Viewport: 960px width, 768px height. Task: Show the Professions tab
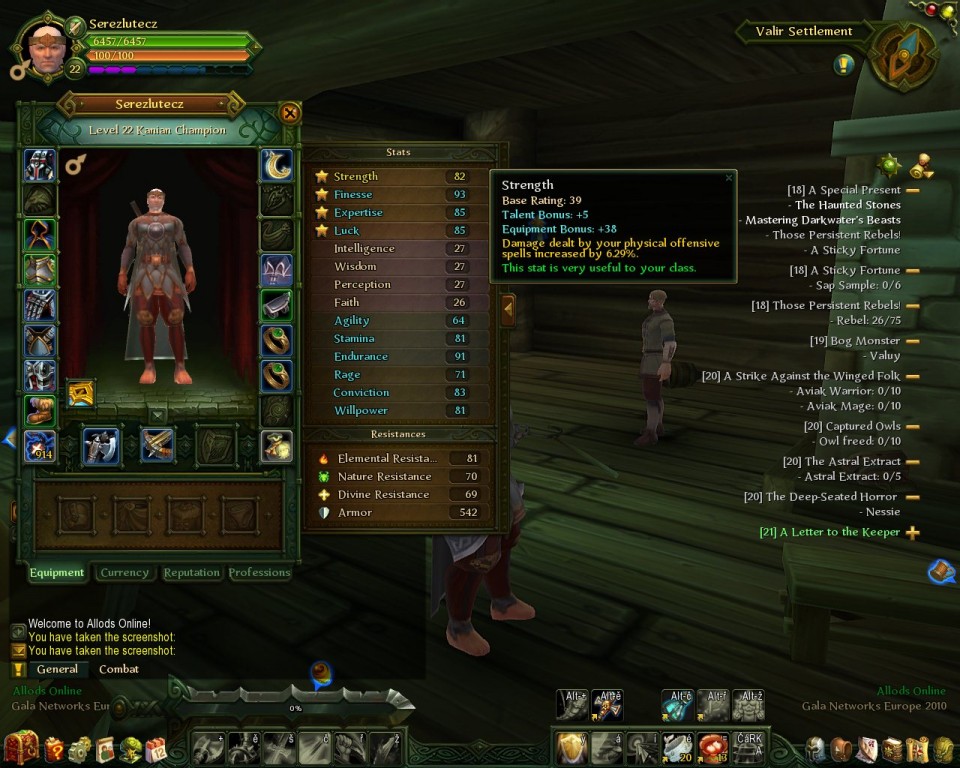point(259,573)
